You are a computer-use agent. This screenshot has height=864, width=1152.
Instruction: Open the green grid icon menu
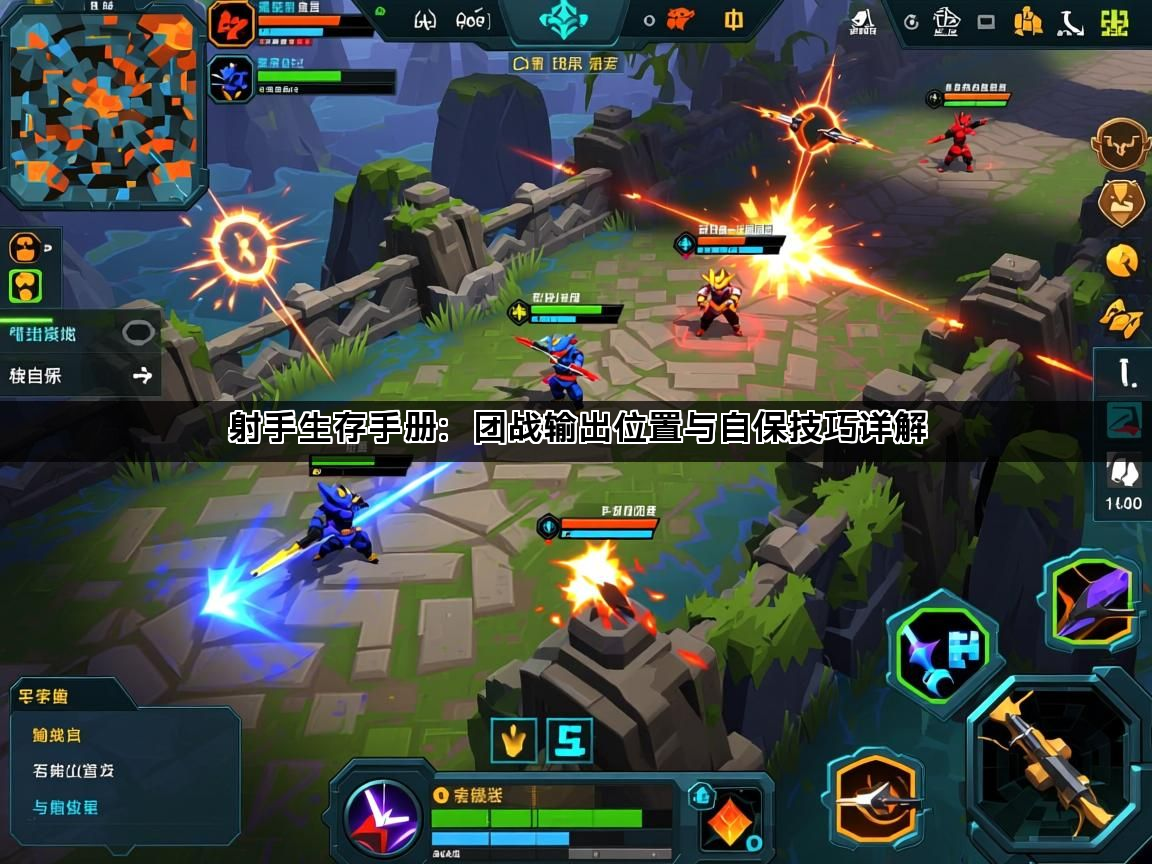click(1113, 23)
